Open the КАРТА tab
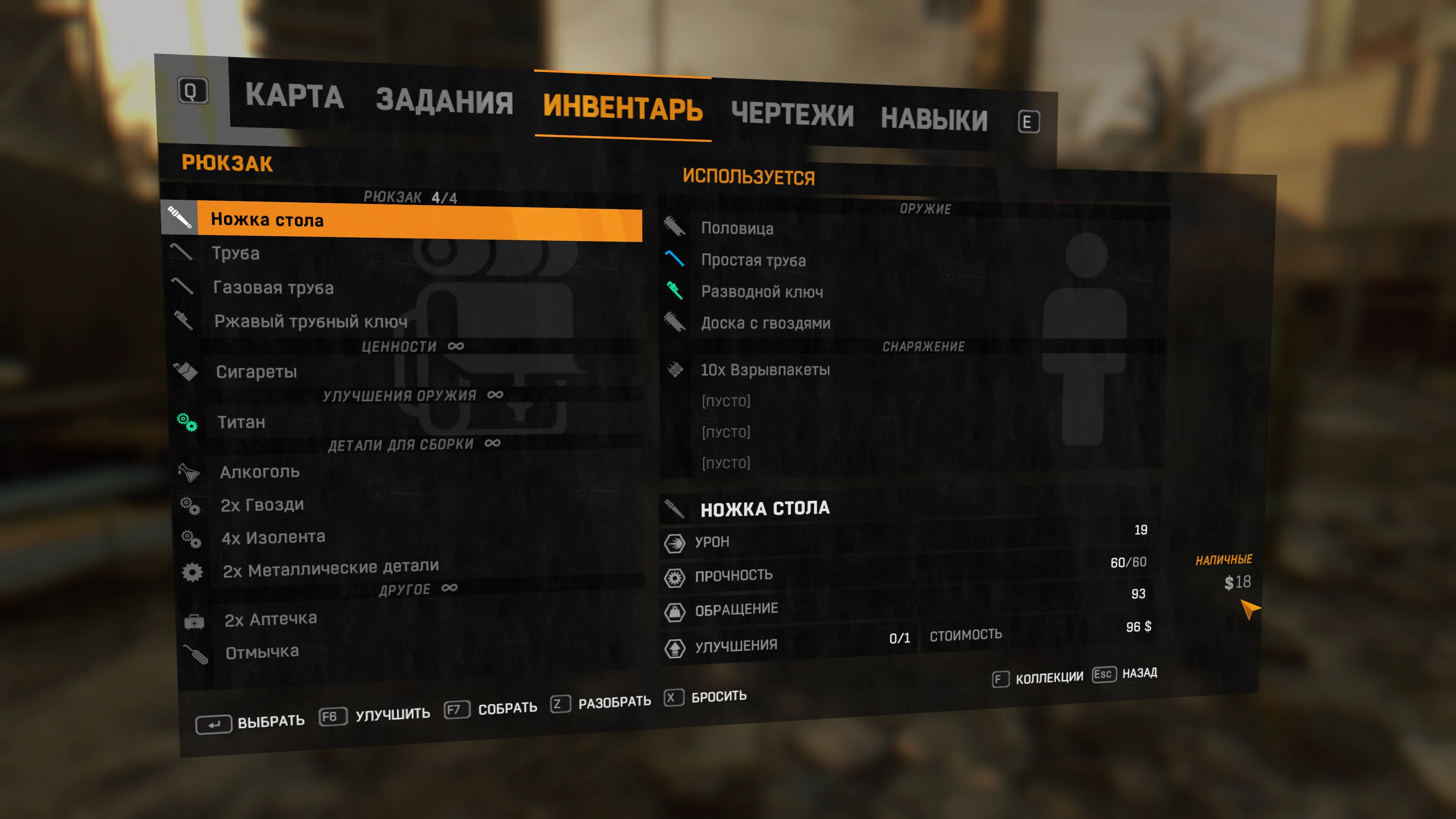The height and width of the screenshot is (819, 1456). [x=293, y=97]
